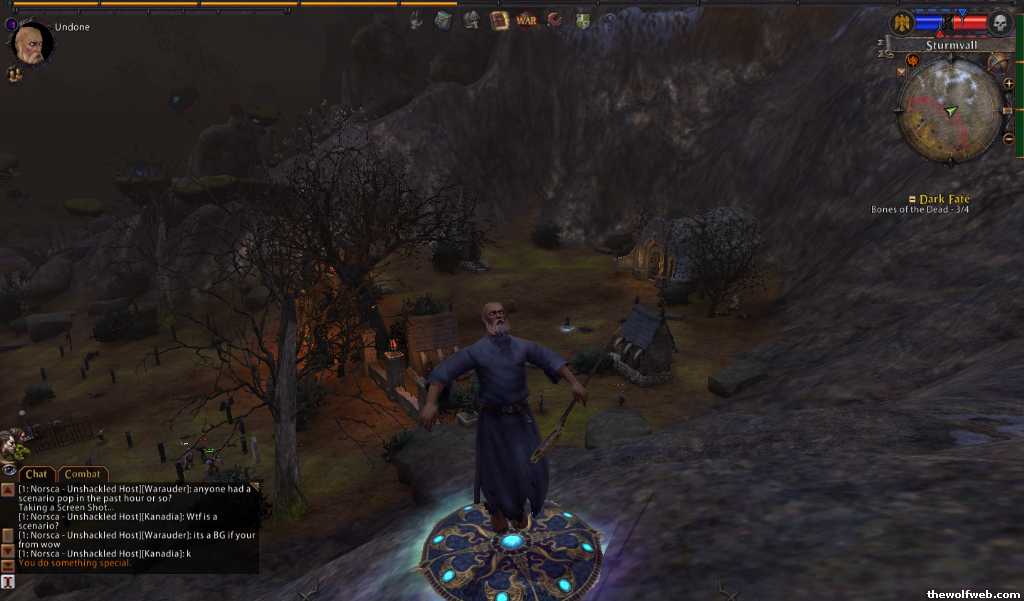Open the green shield guild icon
Viewport: 1024px width, 601px height.
coord(582,19)
